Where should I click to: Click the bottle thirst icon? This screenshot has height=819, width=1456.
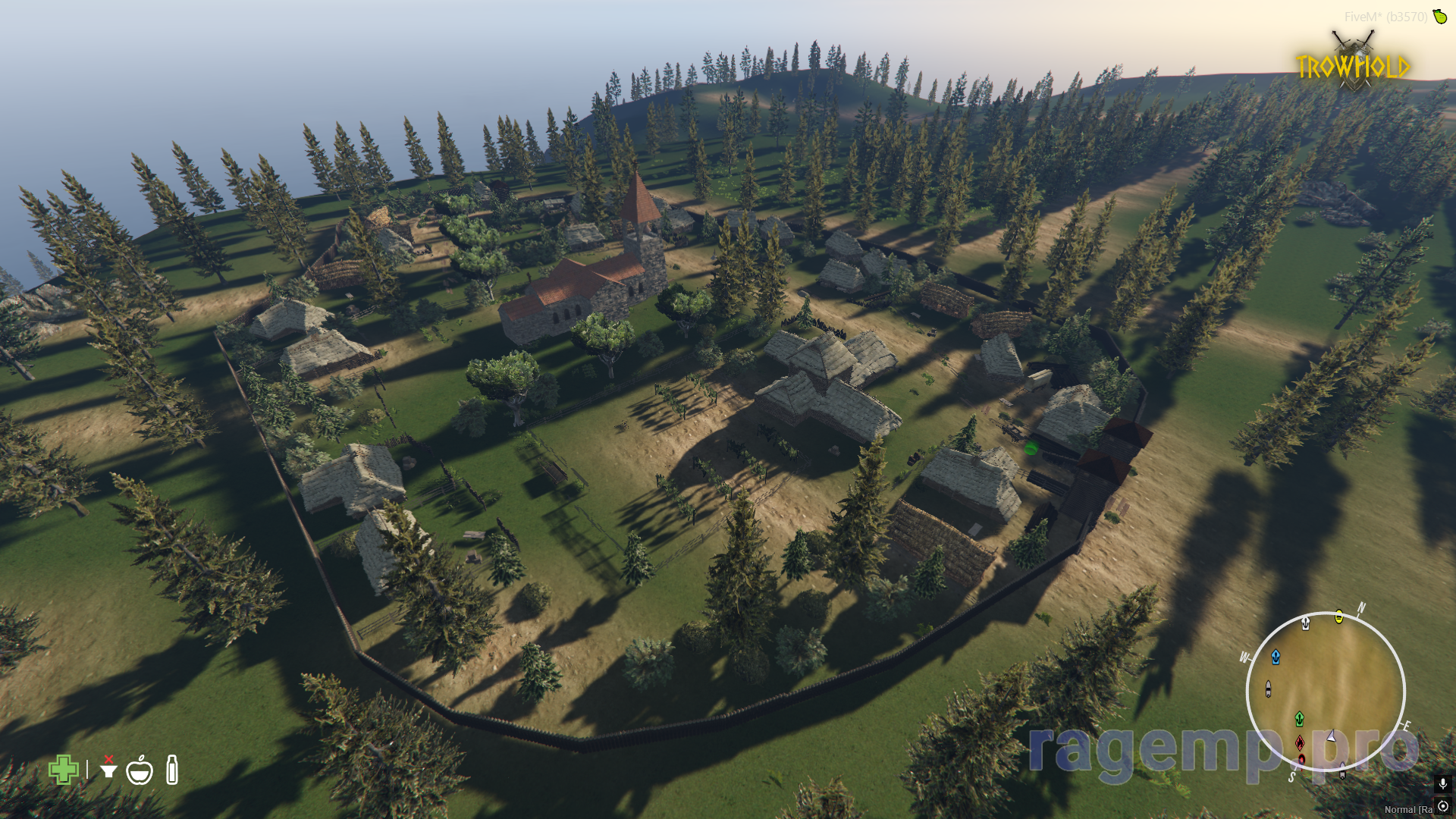[x=172, y=770]
